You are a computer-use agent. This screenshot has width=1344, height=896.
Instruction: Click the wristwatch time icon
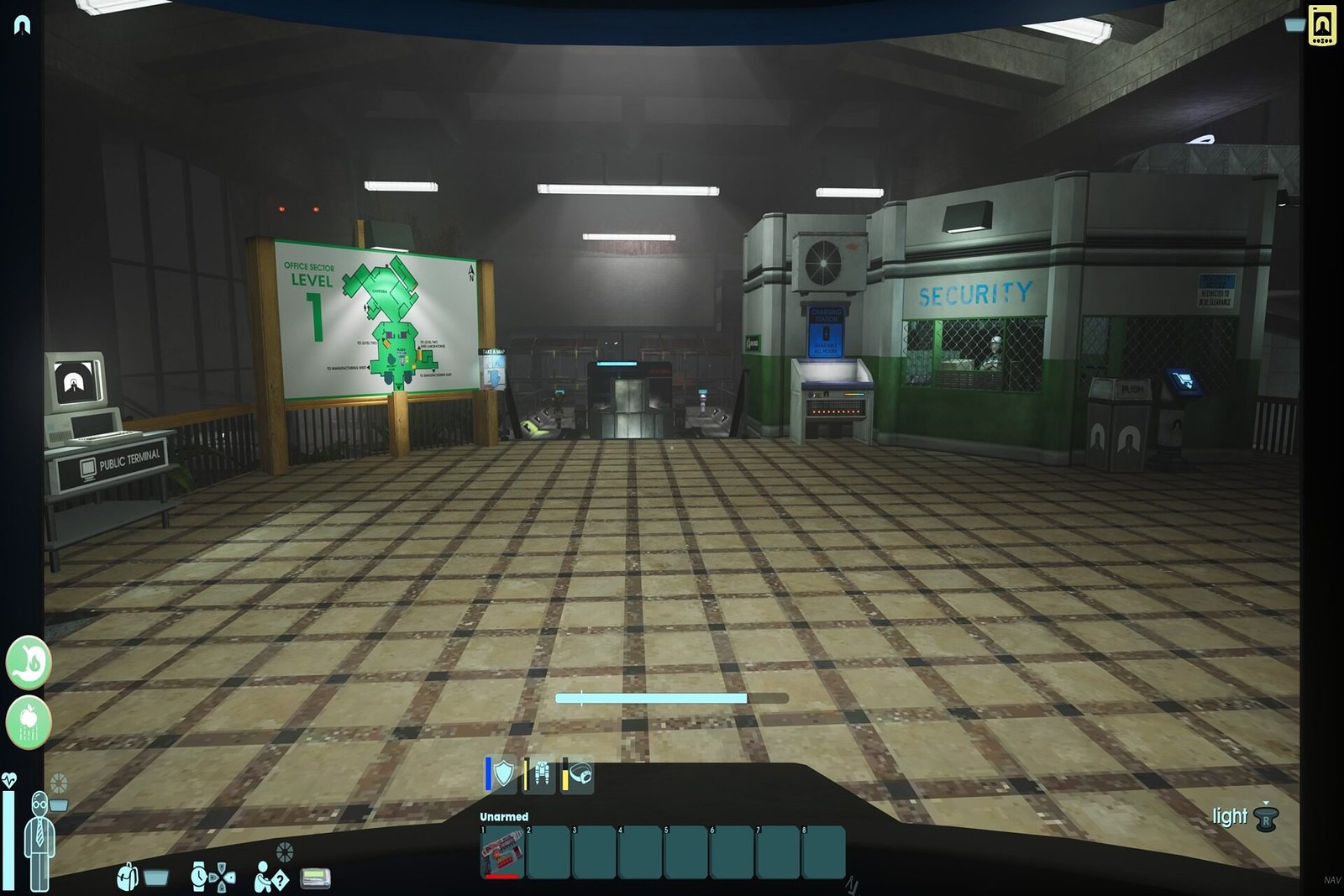coord(197,878)
